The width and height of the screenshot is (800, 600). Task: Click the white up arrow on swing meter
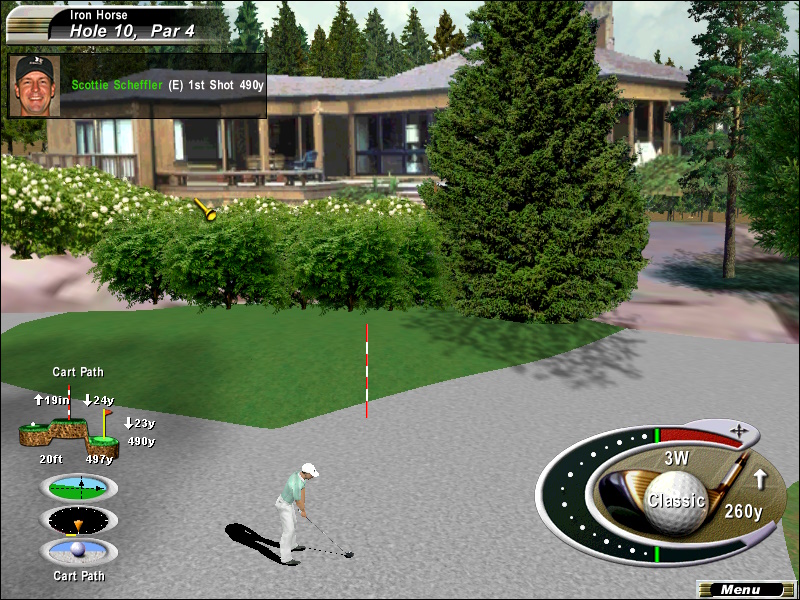[x=759, y=480]
